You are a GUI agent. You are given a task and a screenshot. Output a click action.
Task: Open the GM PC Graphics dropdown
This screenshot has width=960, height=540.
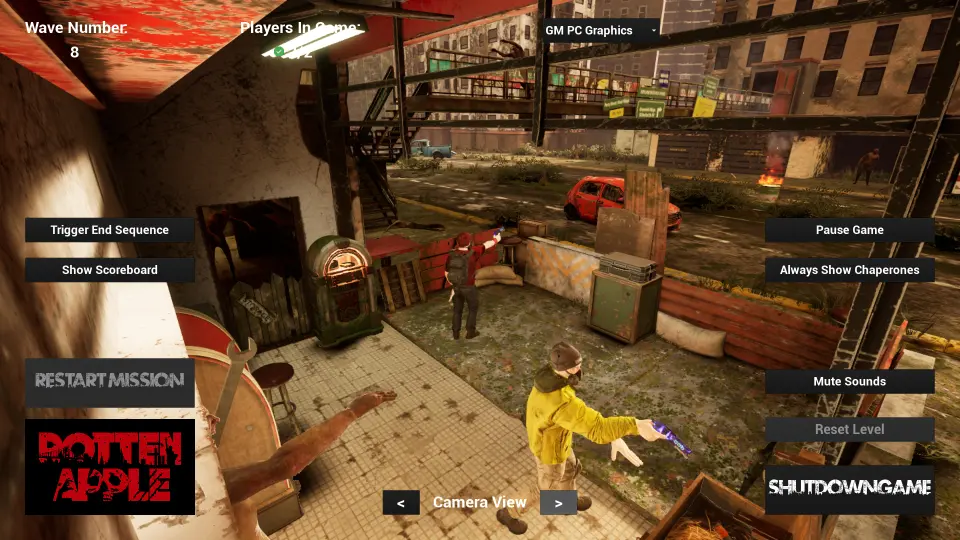point(600,31)
